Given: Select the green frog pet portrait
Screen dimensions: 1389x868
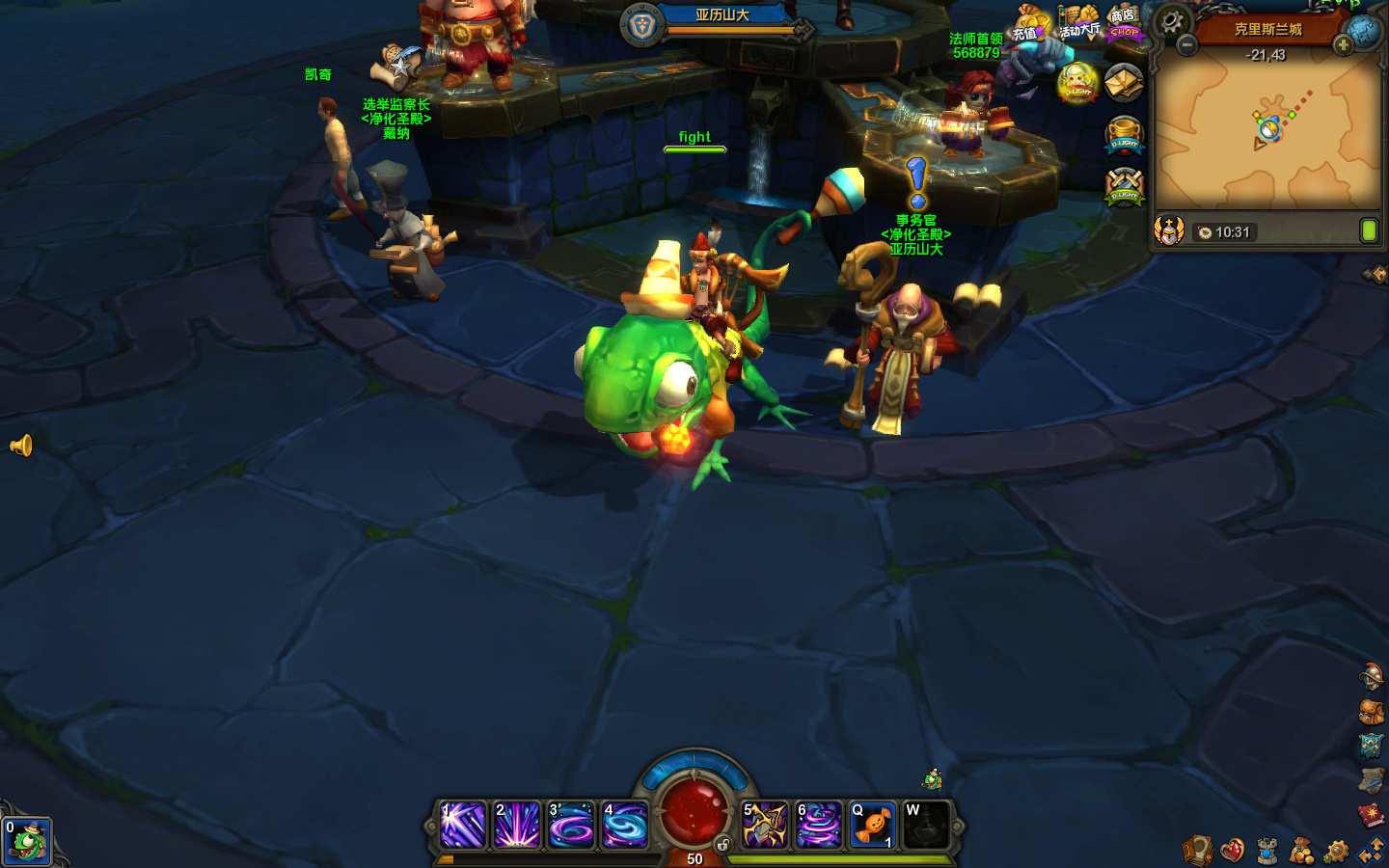Looking at the screenshot, I should point(26,842).
